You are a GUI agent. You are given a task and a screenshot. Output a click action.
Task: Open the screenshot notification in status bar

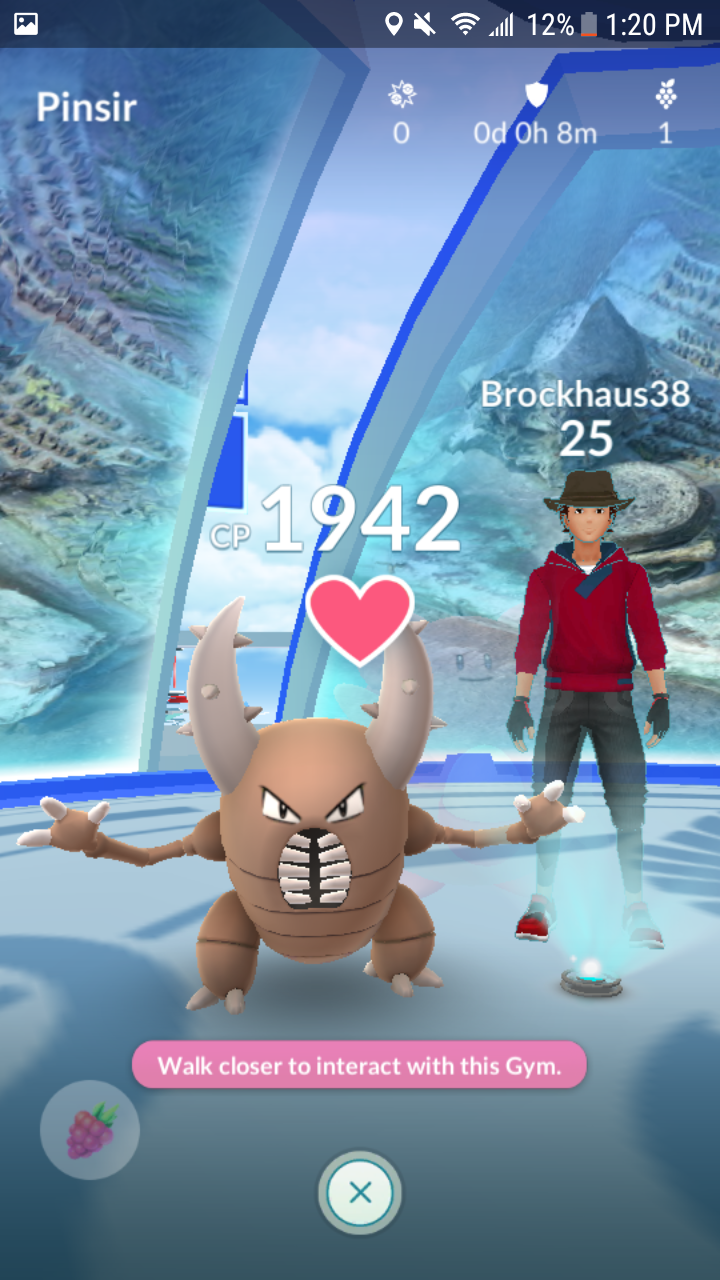click(26, 24)
